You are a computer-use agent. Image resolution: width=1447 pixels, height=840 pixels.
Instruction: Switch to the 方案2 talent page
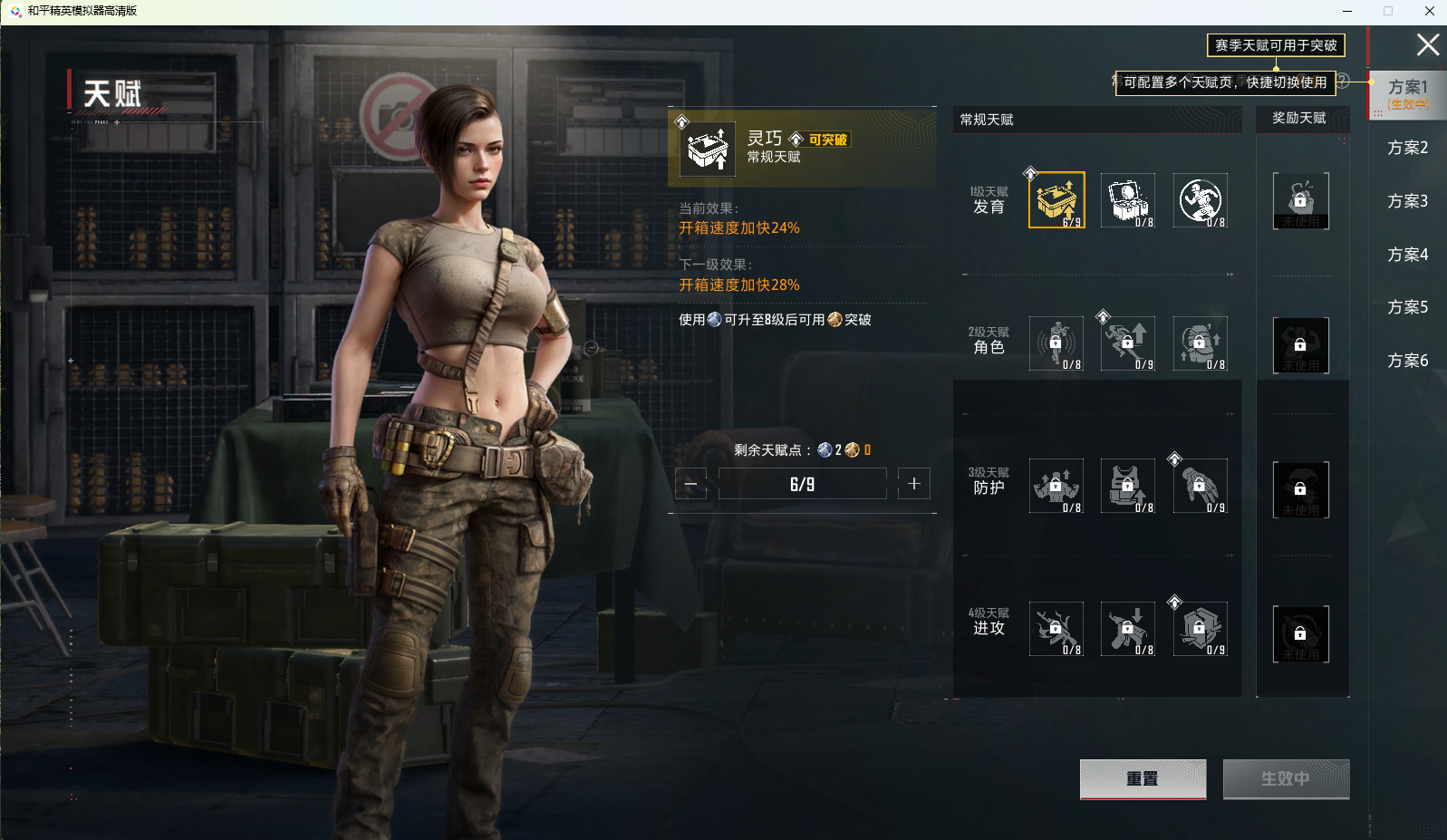pyautogui.click(x=1407, y=148)
